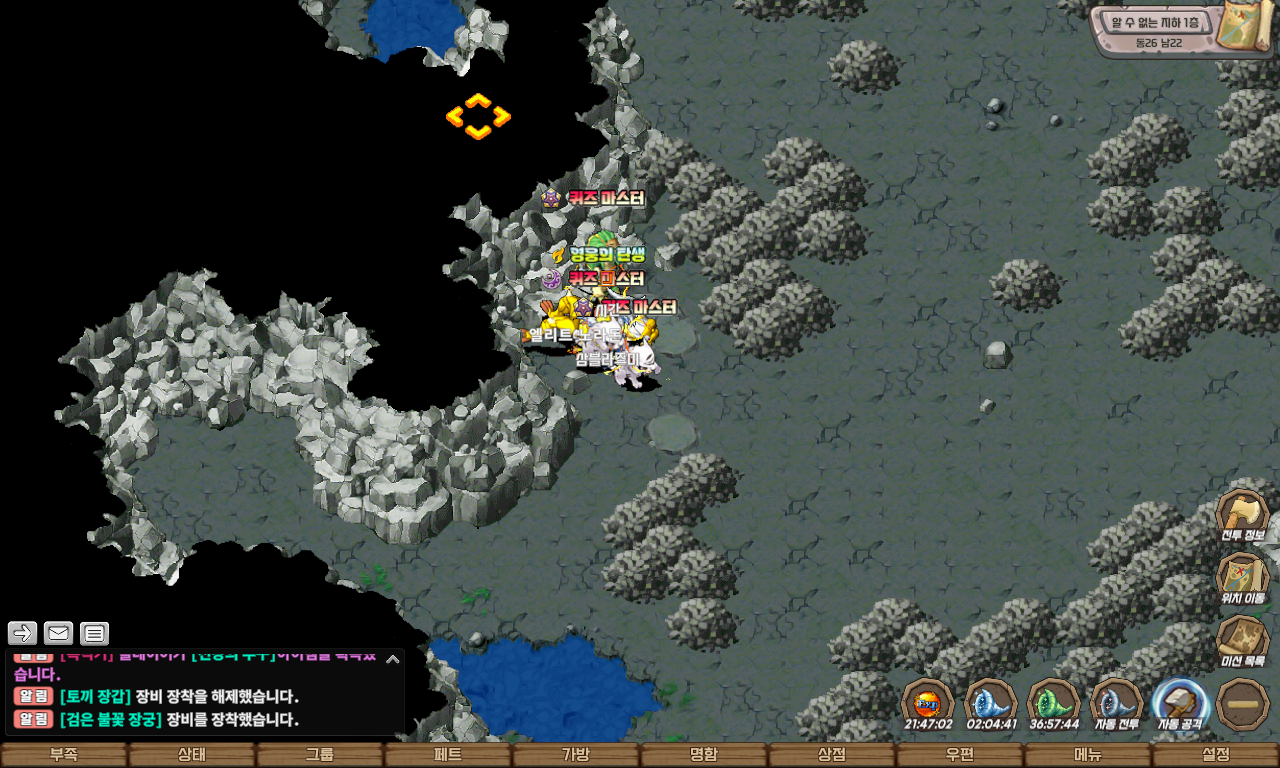The height and width of the screenshot is (768, 1280).
Task: Open the 명함 (name card) menu
Action: coord(704,755)
